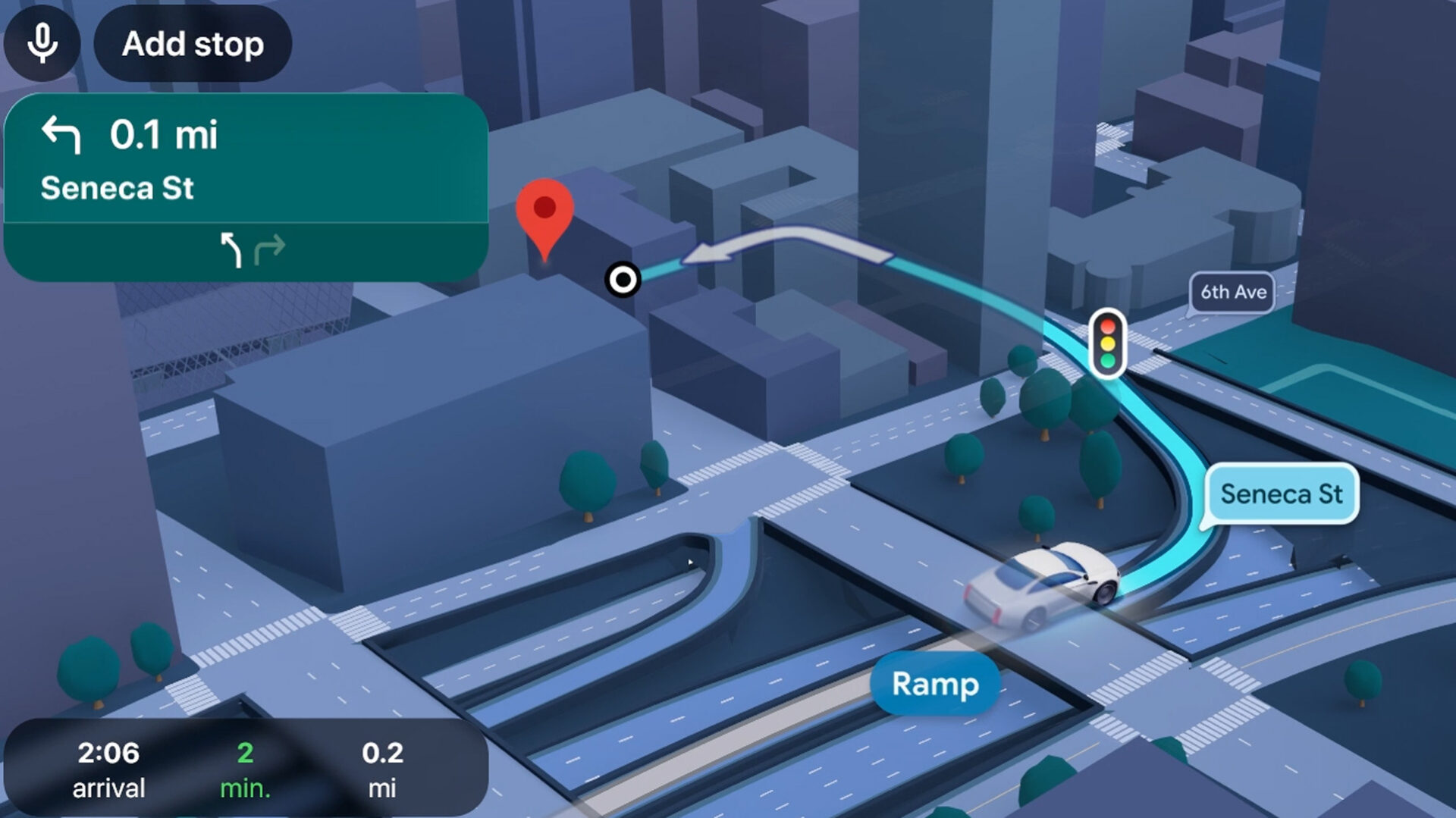Click the Ramp road label
This screenshot has height=818, width=1456.
[934, 685]
